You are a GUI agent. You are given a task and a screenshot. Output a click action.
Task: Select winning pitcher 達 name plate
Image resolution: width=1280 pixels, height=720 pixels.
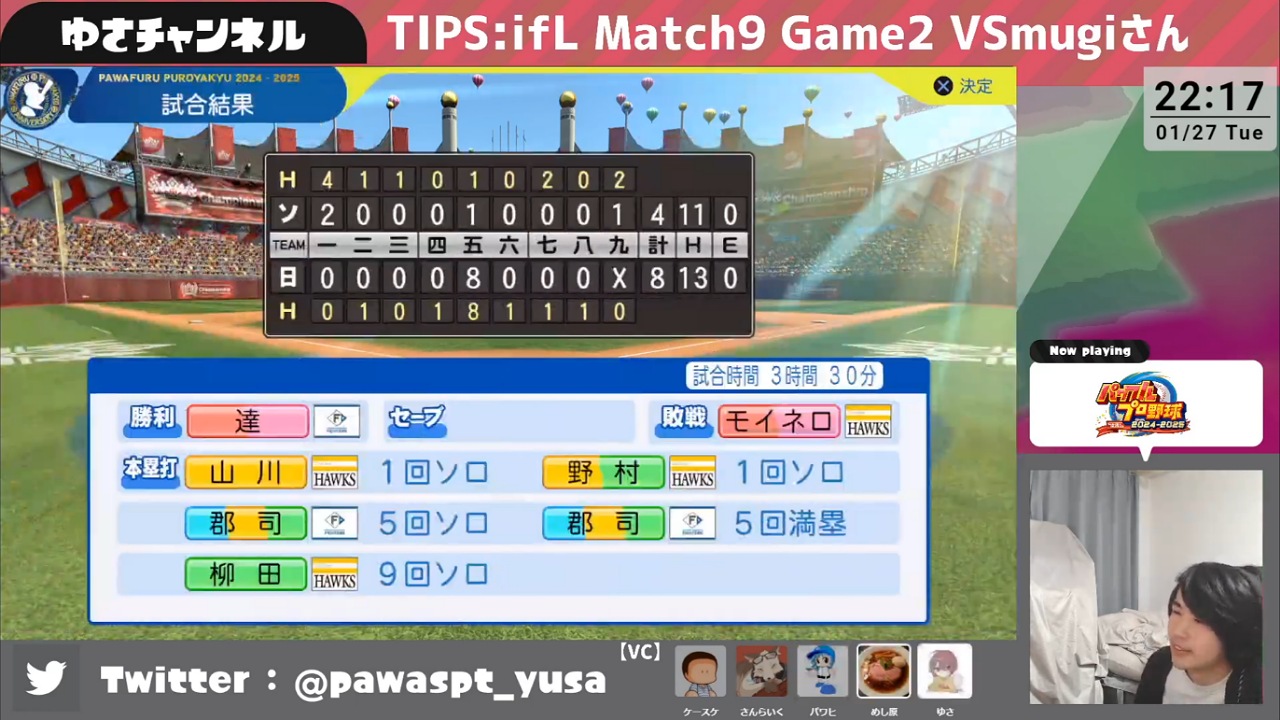pyautogui.click(x=247, y=421)
